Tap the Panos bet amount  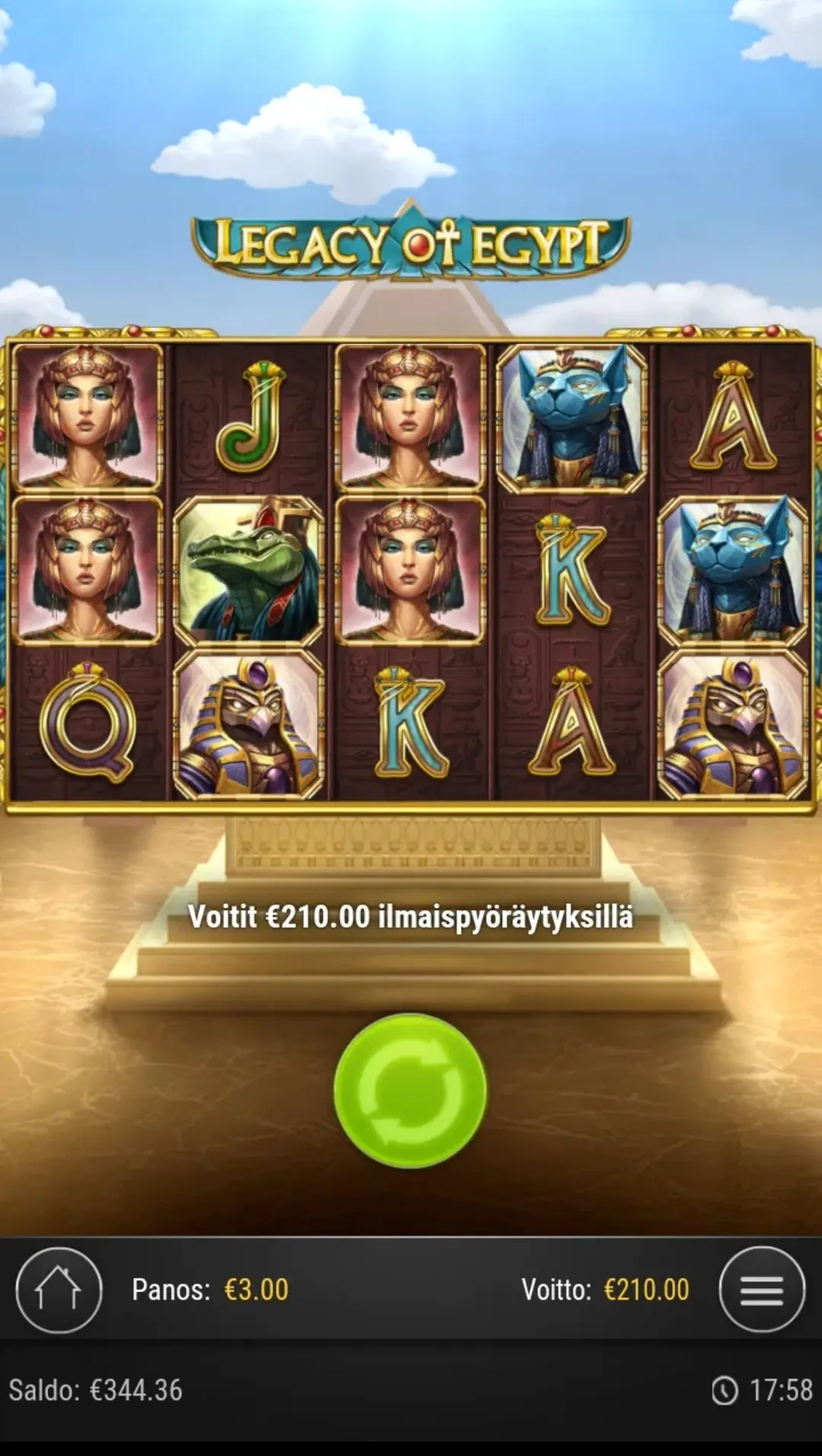coord(256,1290)
